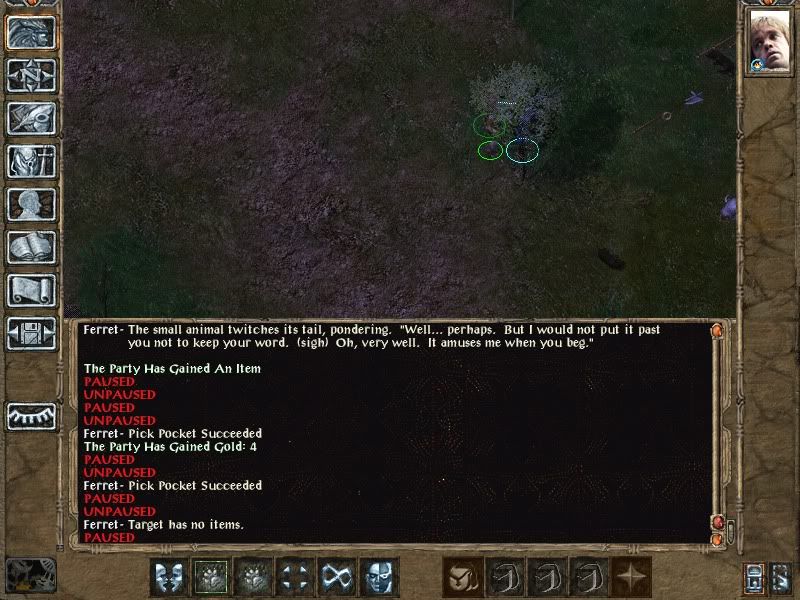
Task: Open the options menu with the floppy disk icon
Action: click(31, 333)
